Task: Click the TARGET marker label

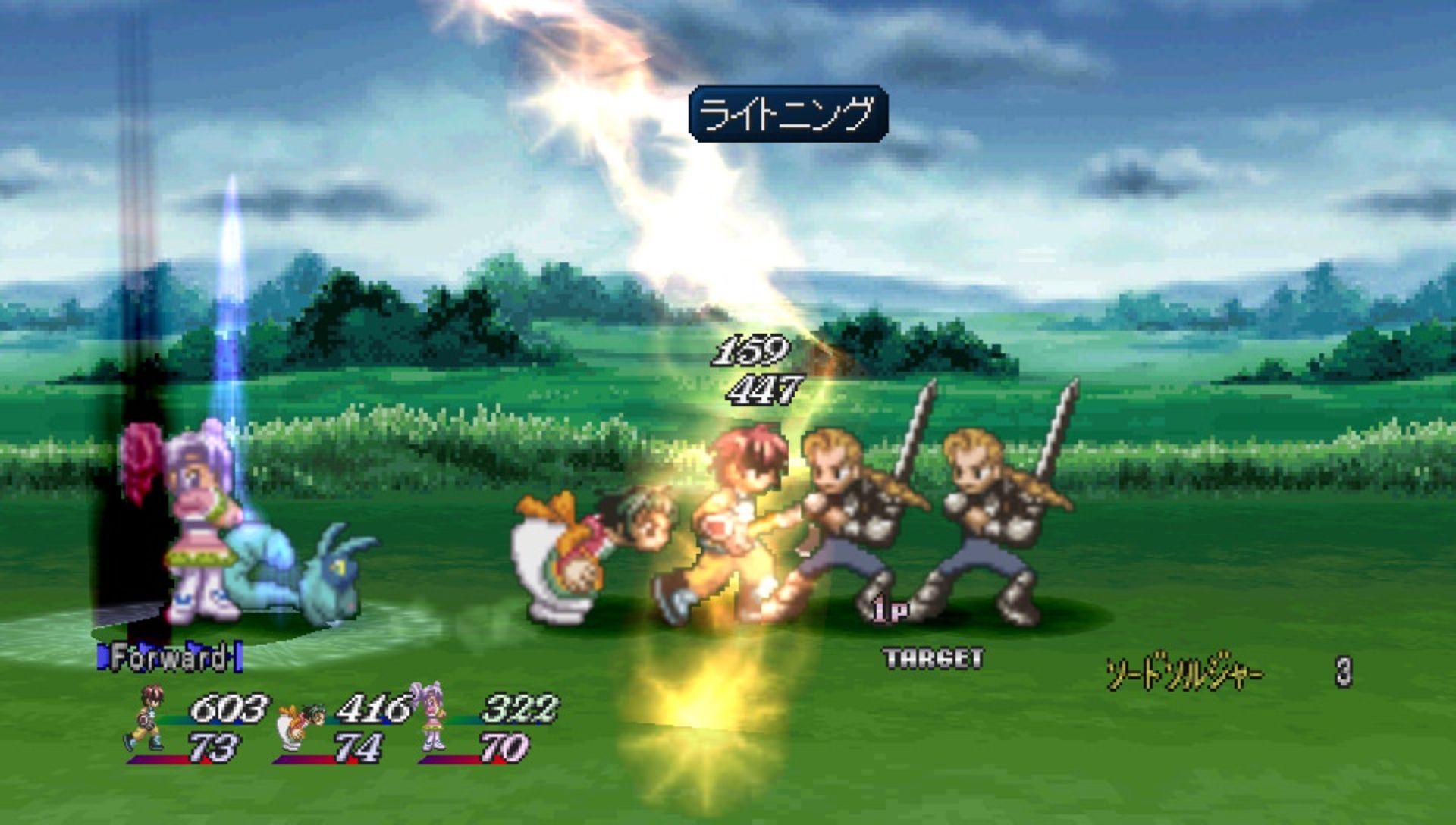Action: pyautogui.click(x=934, y=658)
